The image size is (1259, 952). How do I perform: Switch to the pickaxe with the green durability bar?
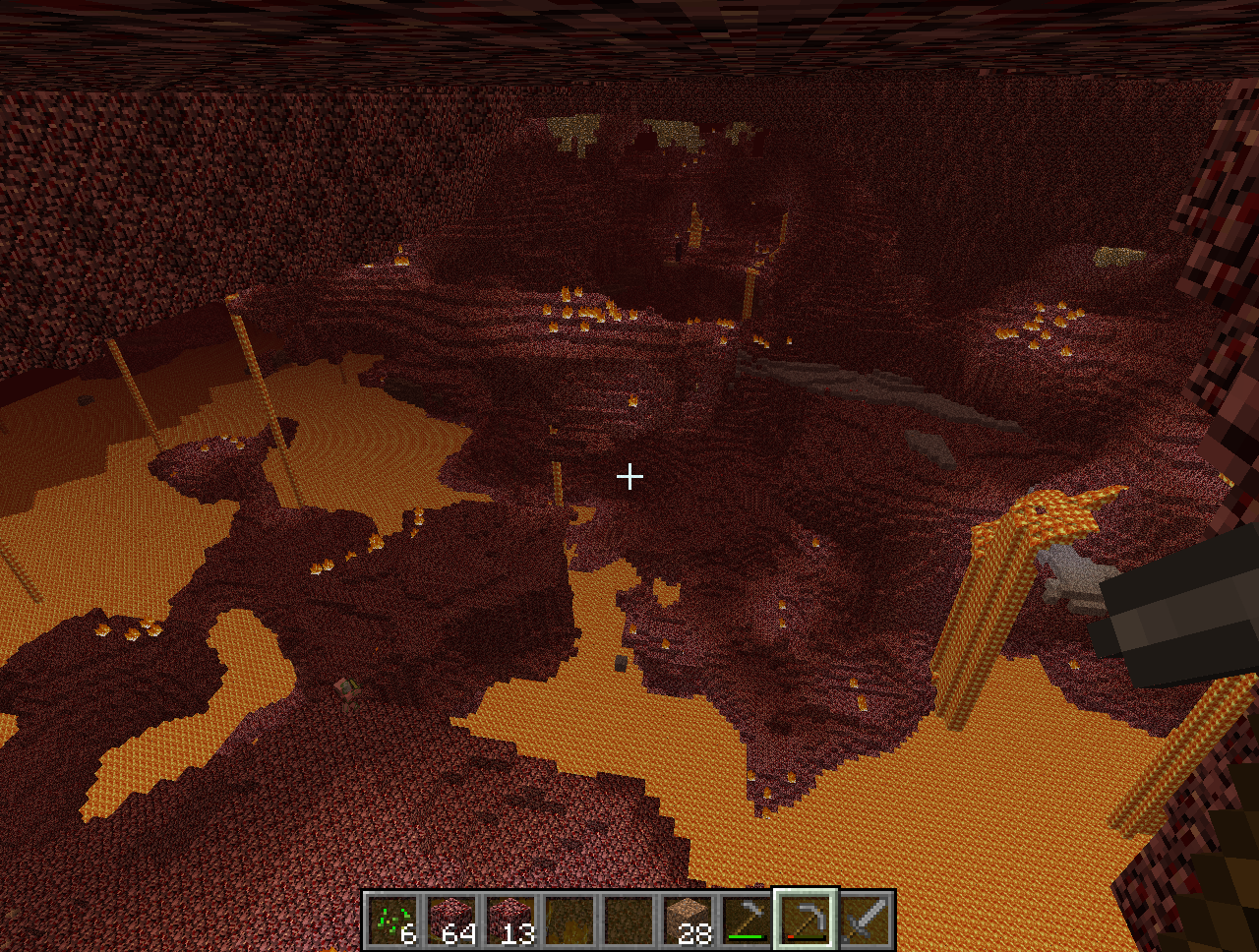click(747, 921)
